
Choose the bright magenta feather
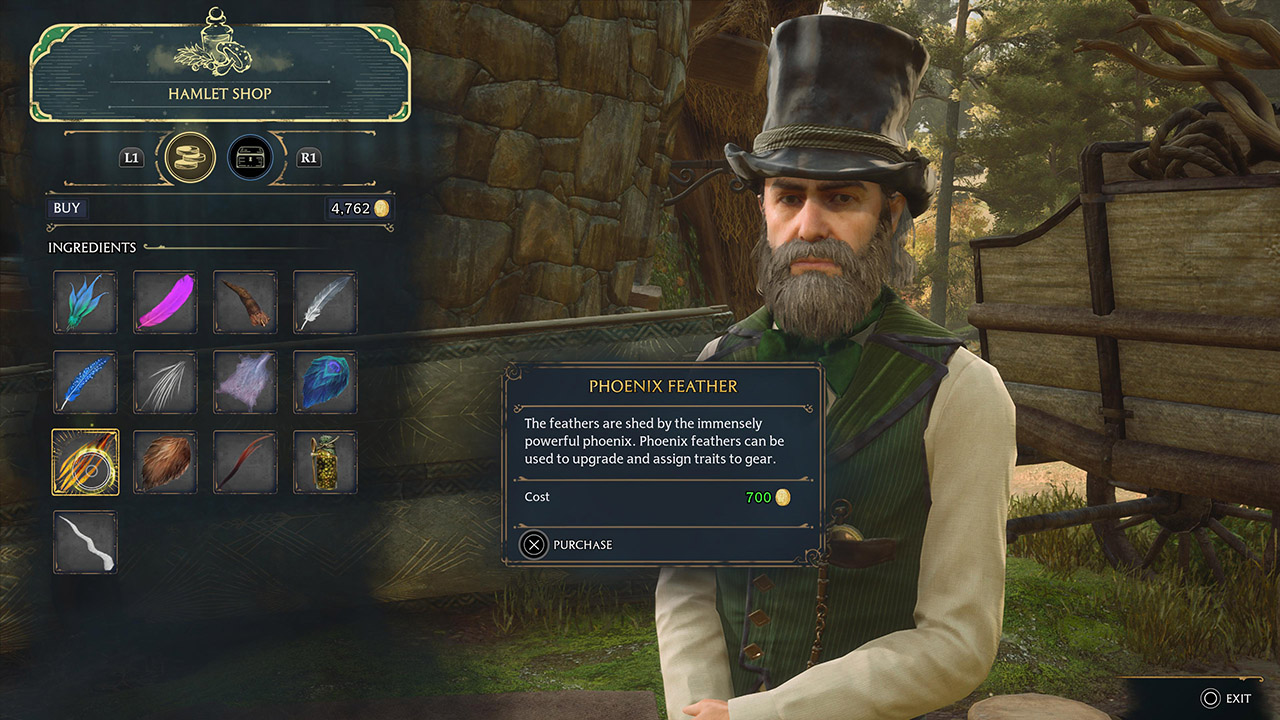click(165, 302)
